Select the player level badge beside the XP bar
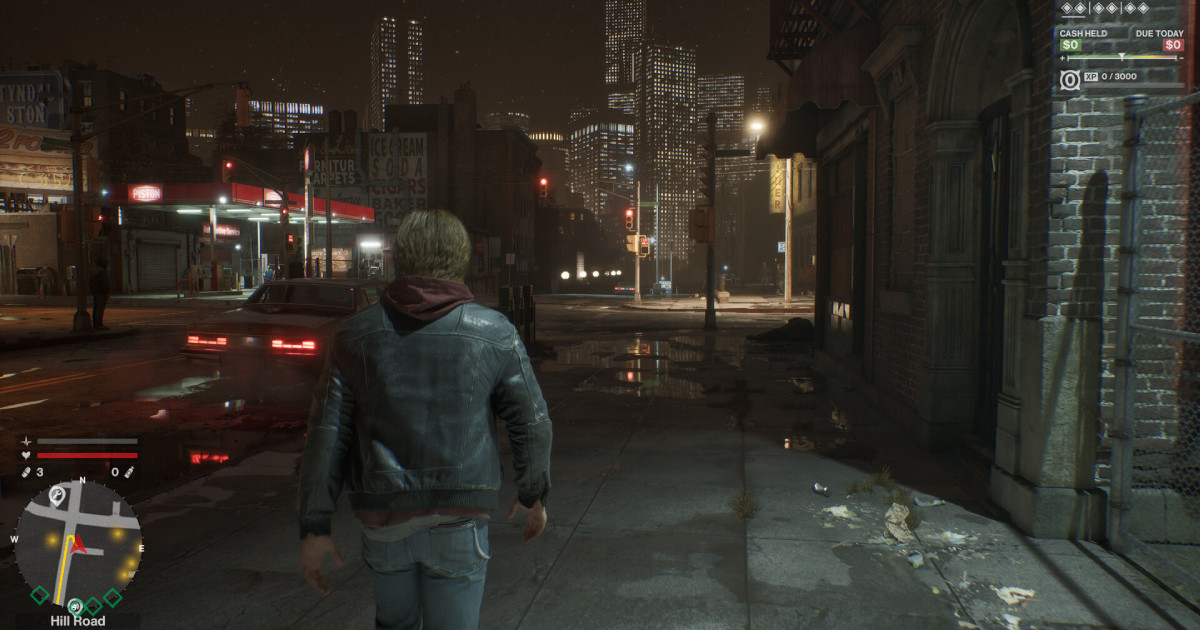1200x630 pixels. coord(1070,79)
